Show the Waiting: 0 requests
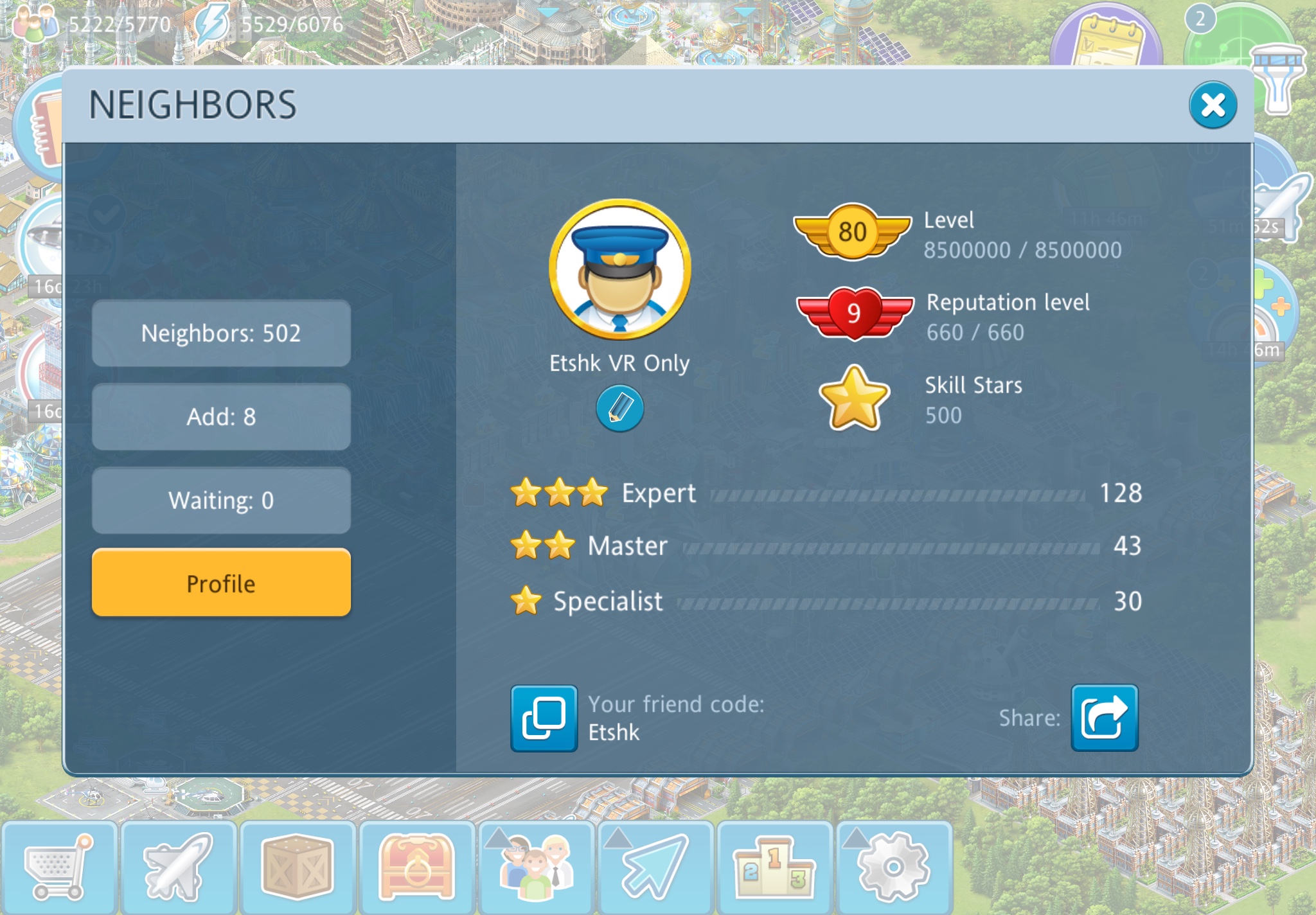The height and width of the screenshot is (915, 1316). [x=221, y=501]
